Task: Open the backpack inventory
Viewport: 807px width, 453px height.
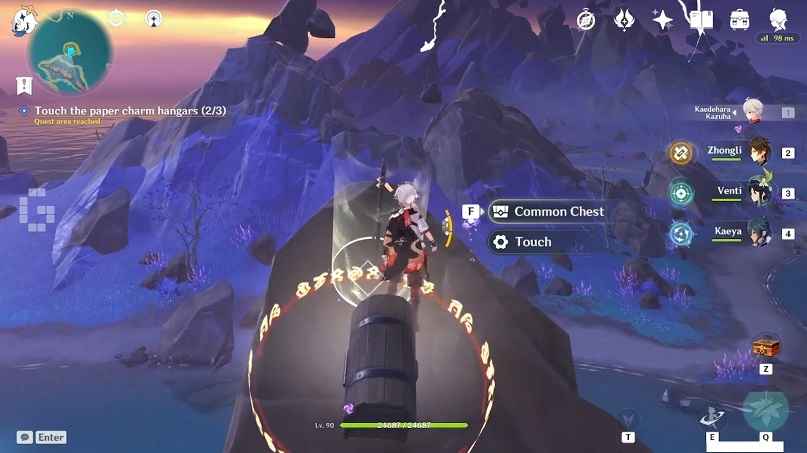Action: tap(740, 19)
